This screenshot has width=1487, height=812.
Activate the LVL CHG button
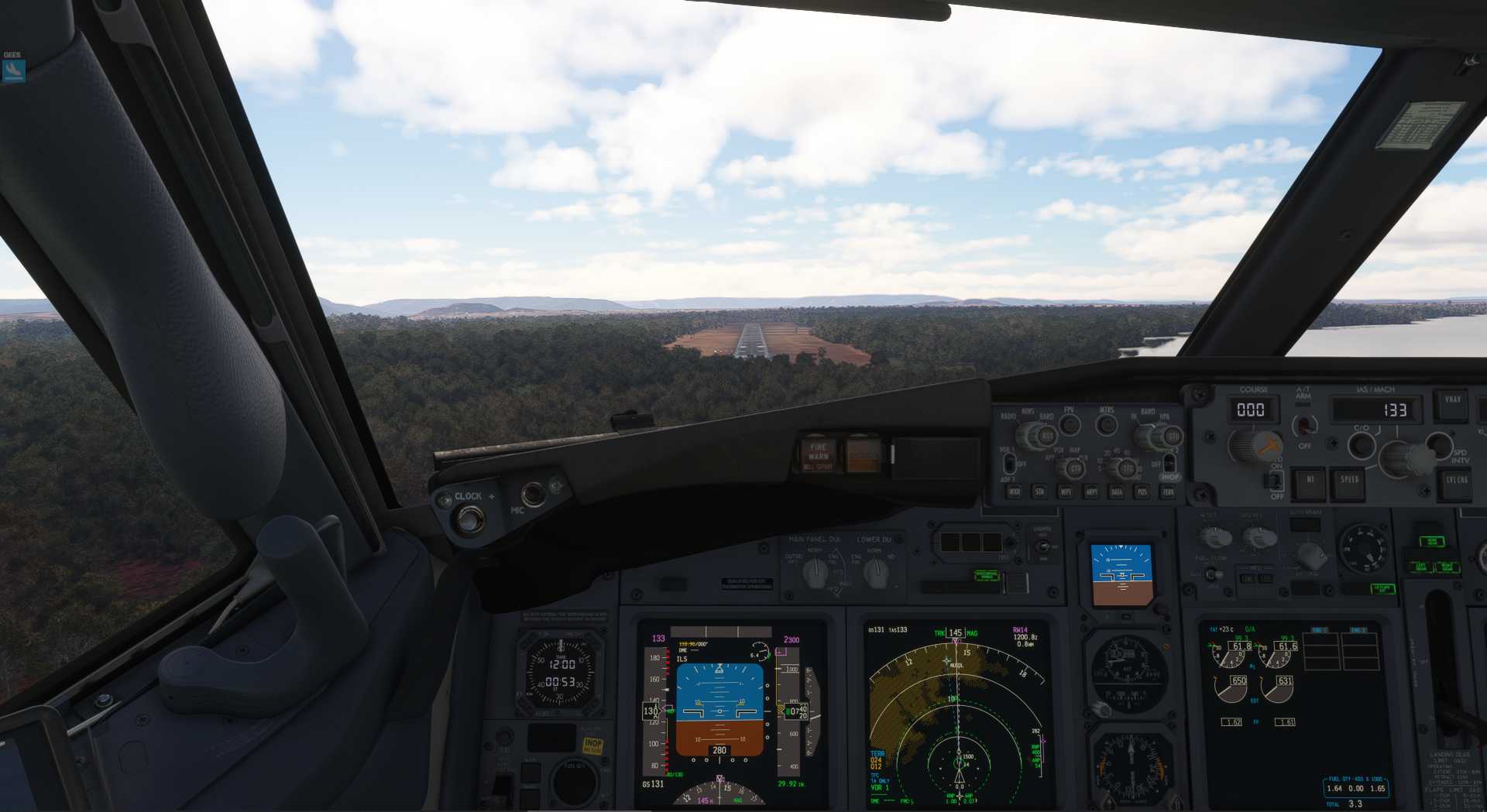(1456, 482)
